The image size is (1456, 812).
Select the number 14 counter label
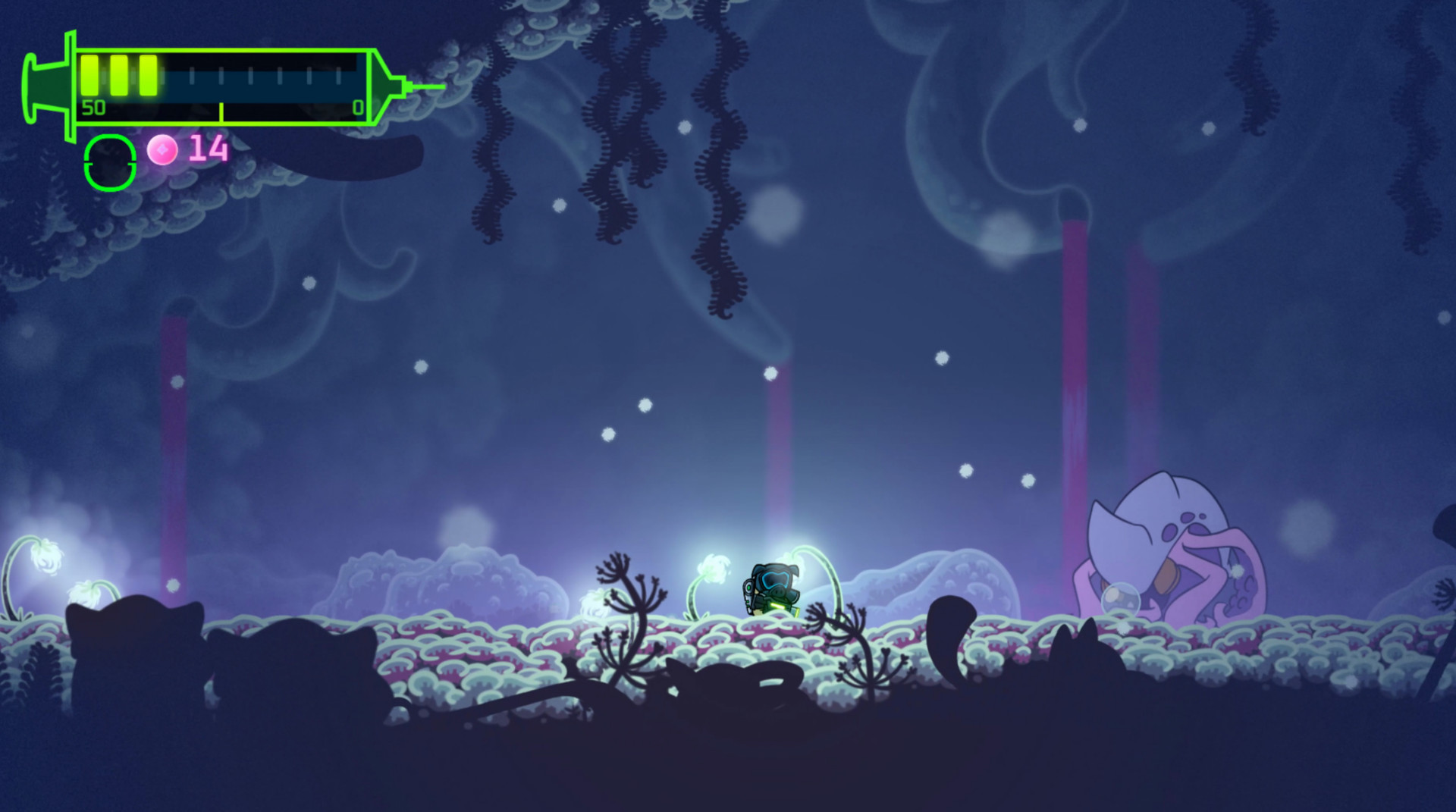[x=206, y=149]
